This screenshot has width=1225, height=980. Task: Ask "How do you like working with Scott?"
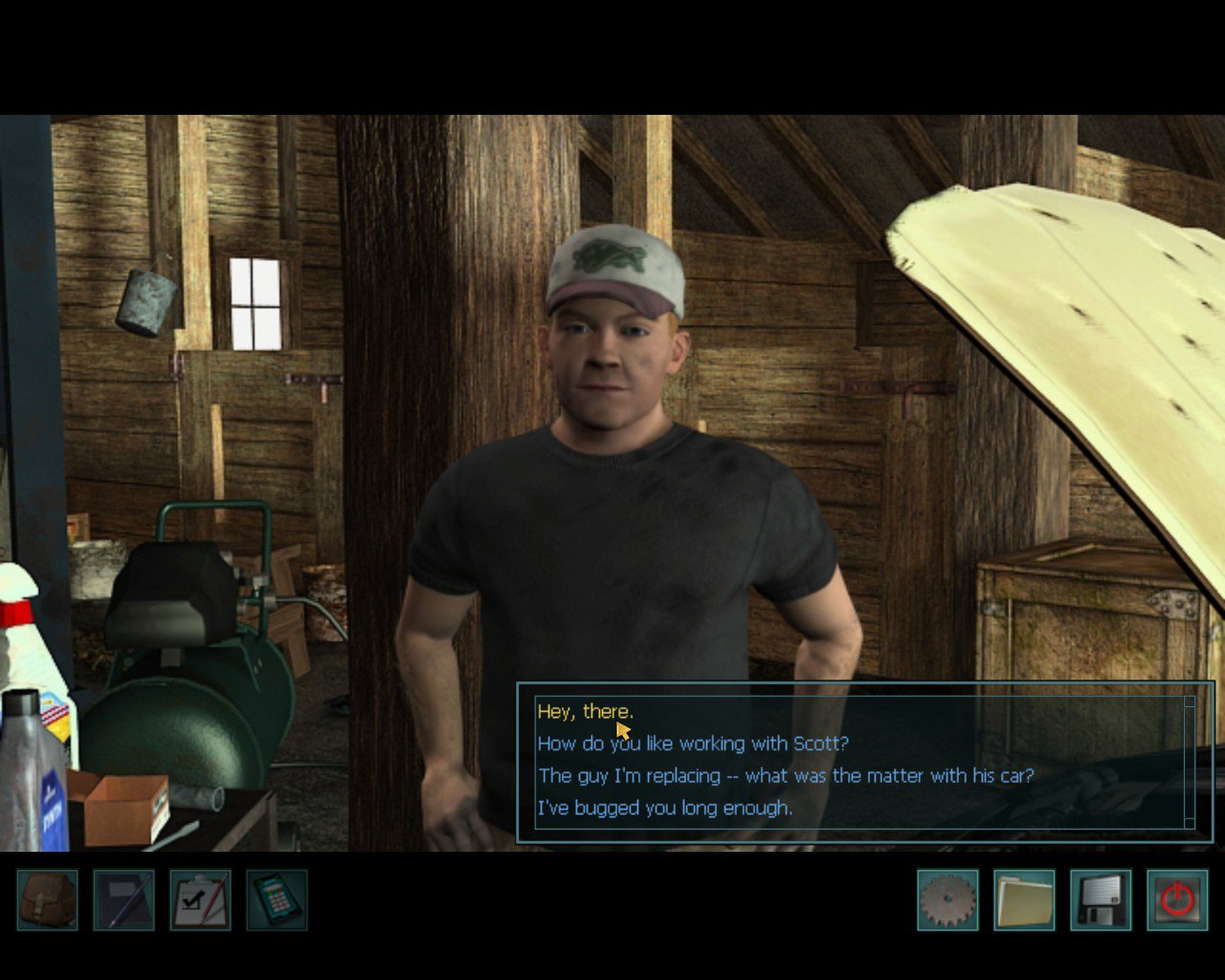(x=693, y=744)
